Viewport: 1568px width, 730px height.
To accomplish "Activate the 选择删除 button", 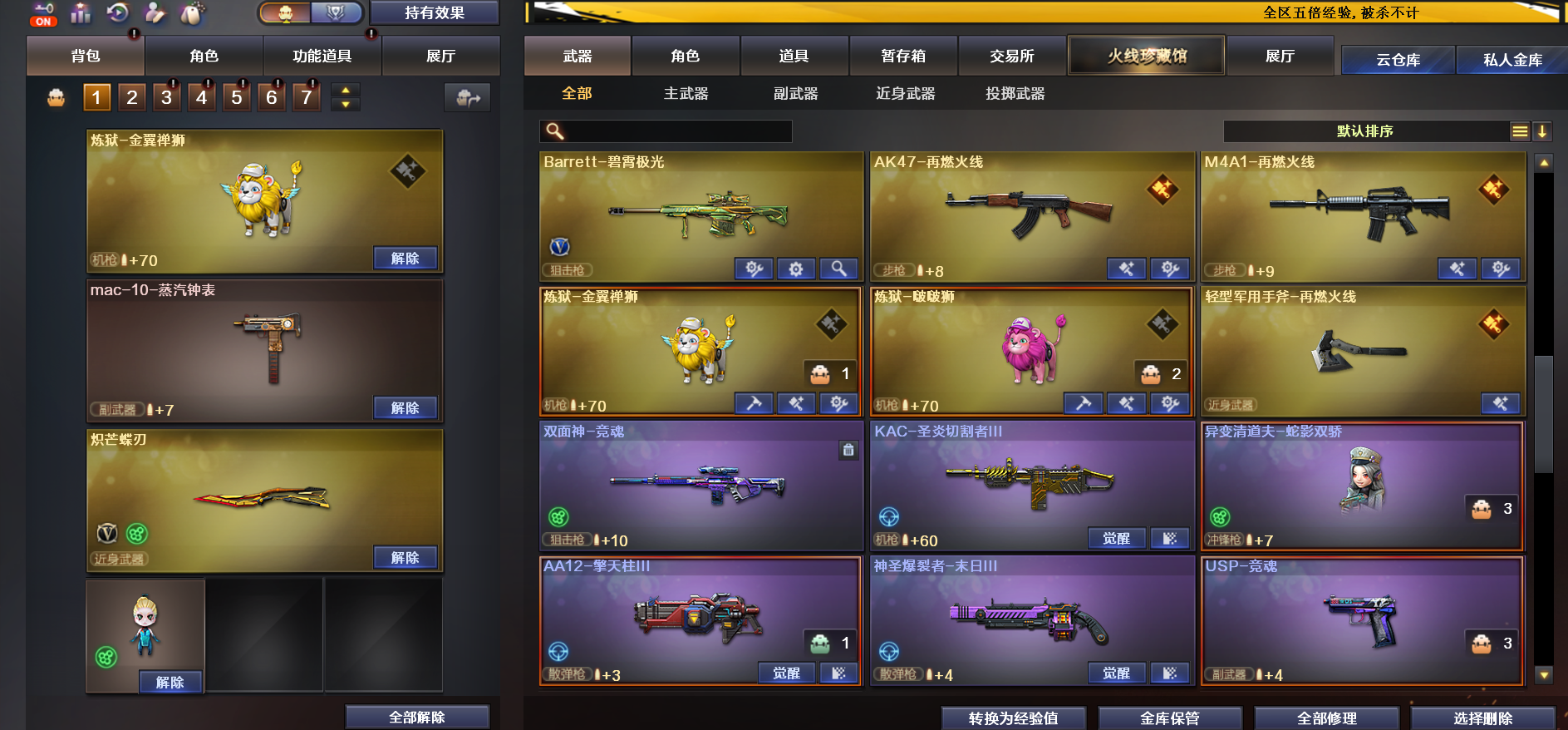I will pyautogui.click(x=1482, y=718).
